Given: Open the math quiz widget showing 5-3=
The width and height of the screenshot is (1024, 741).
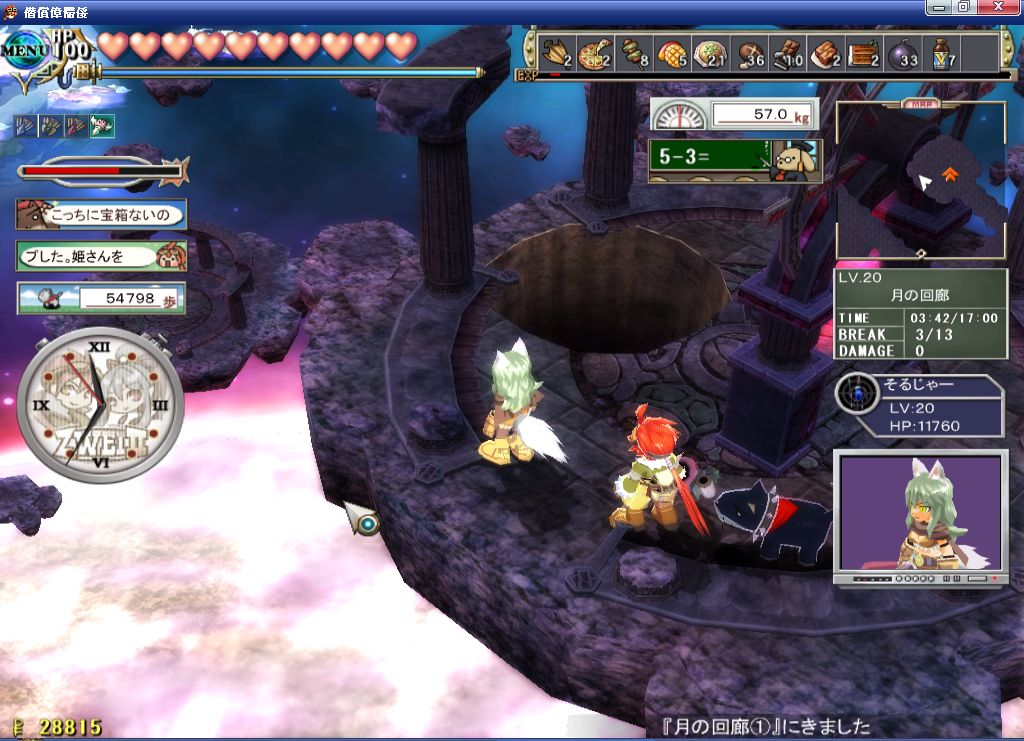Looking at the screenshot, I should (734, 159).
